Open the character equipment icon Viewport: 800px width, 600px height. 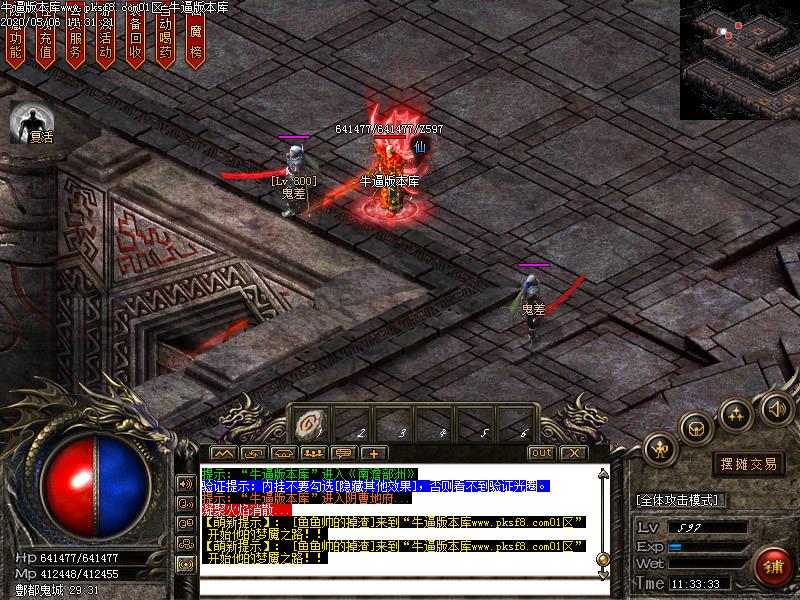(660, 449)
